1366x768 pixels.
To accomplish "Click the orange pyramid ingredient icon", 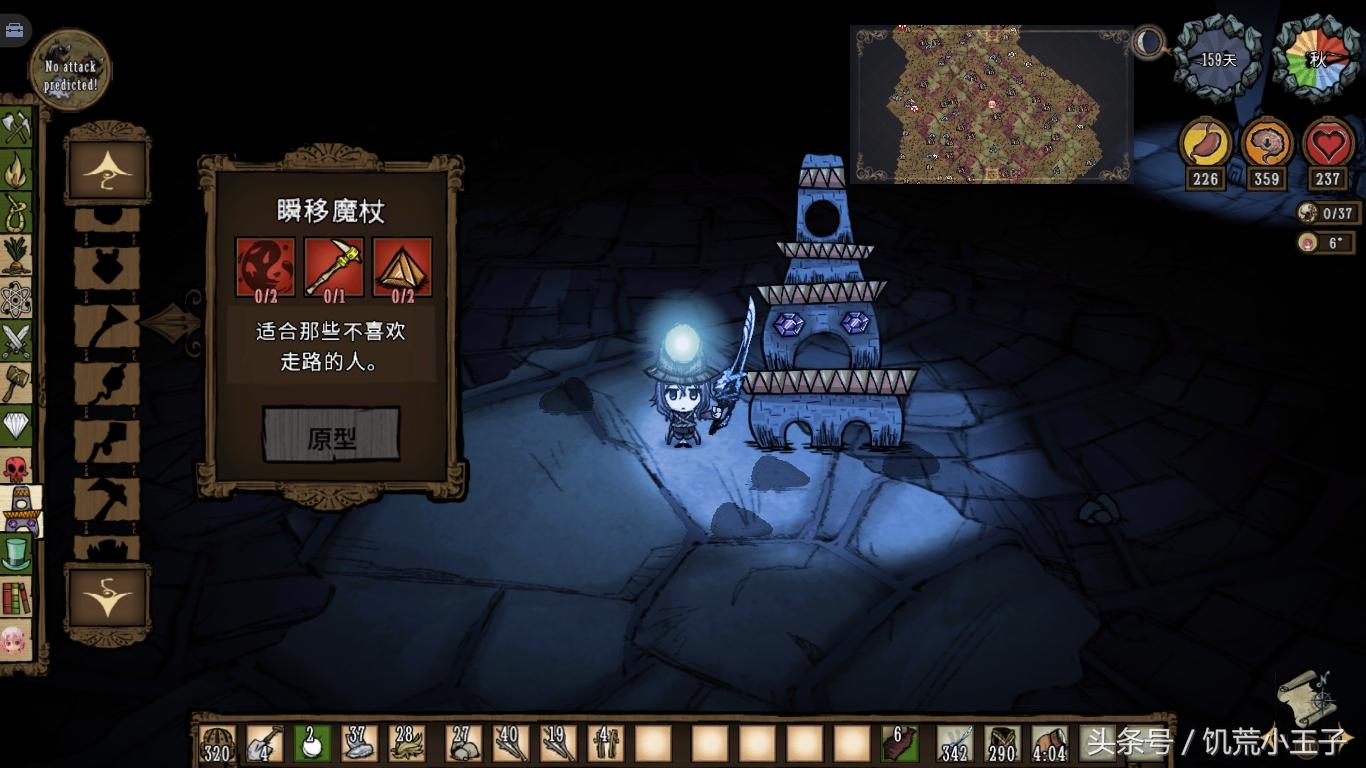I will click(402, 266).
